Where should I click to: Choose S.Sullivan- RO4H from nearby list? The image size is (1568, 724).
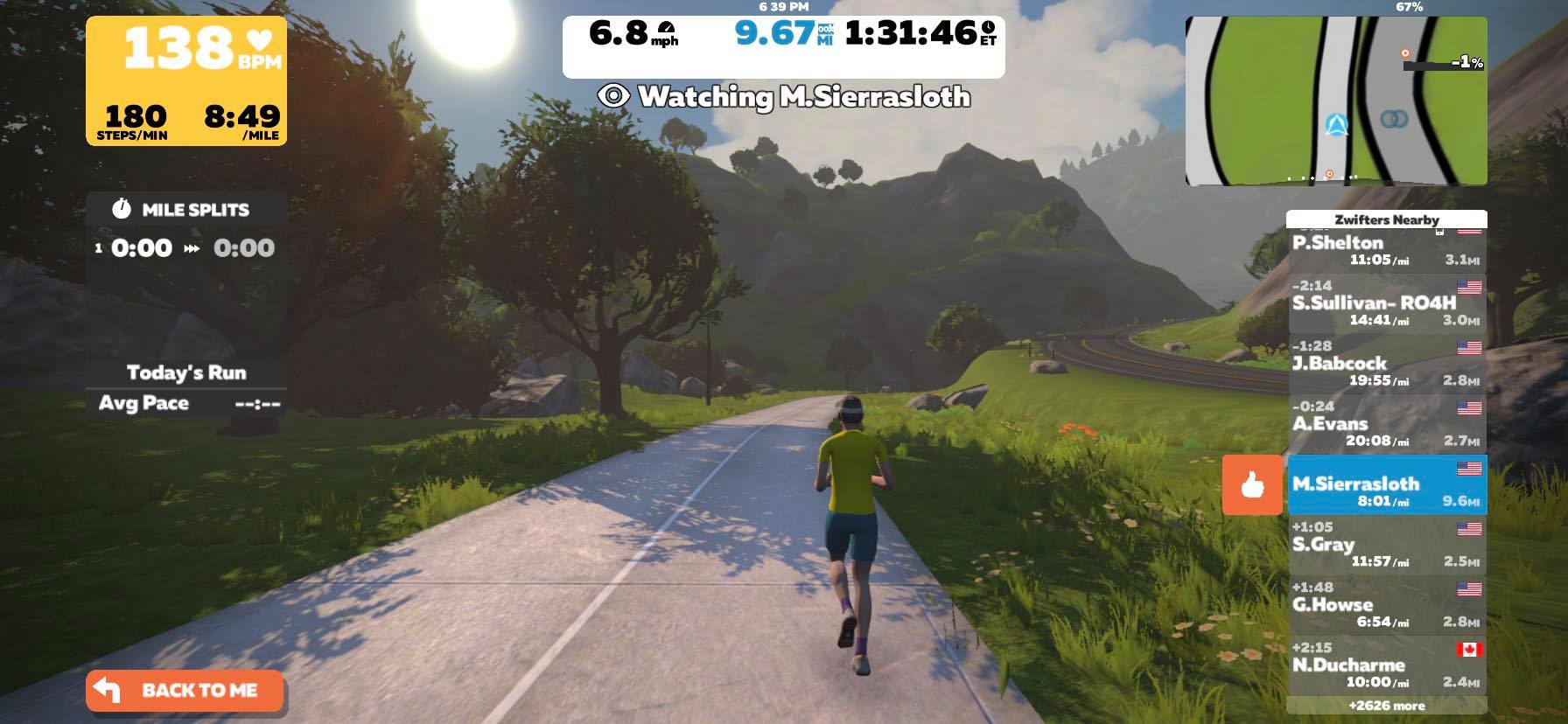pos(1386,303)
